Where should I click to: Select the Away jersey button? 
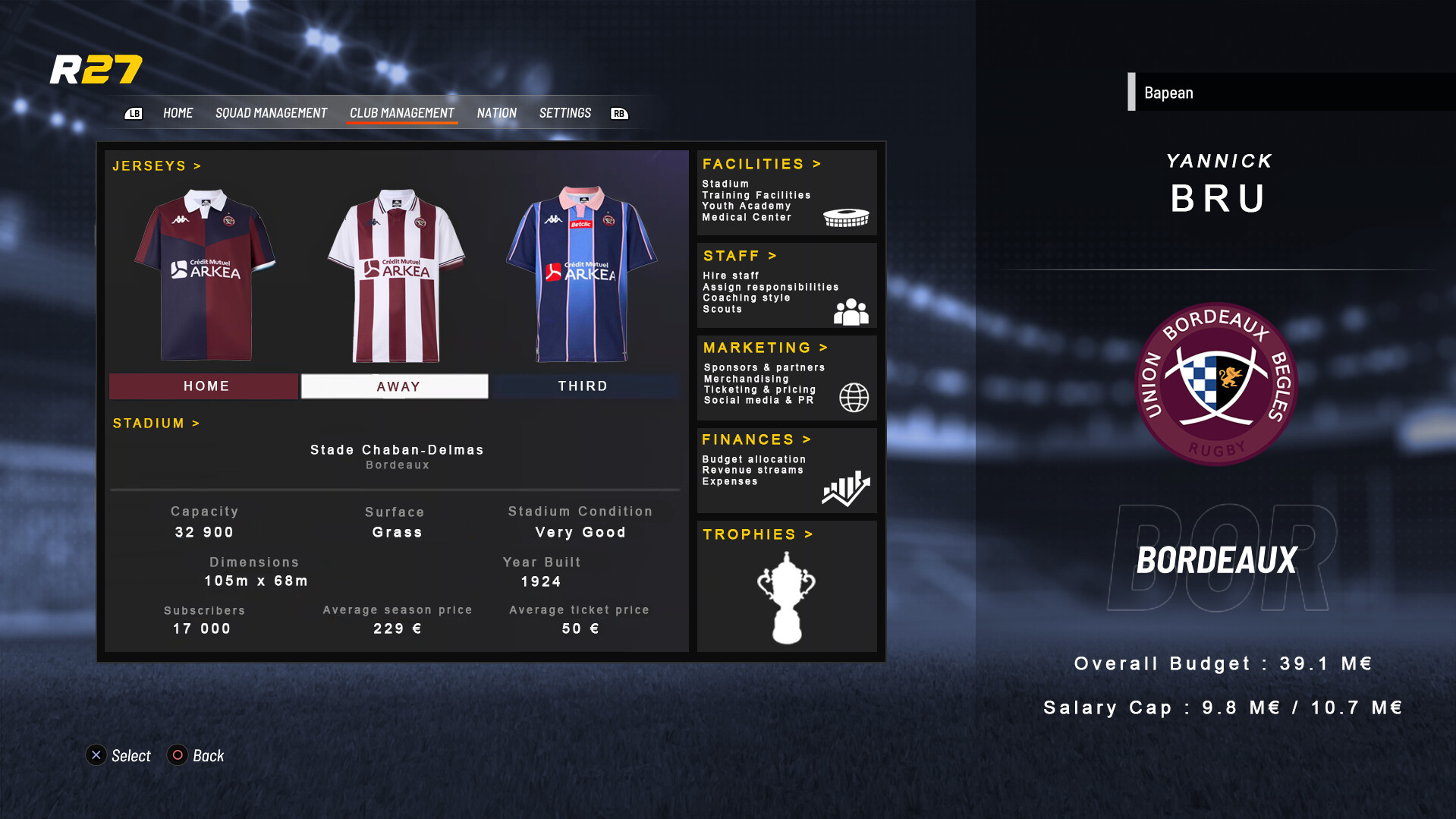(395, 386)
